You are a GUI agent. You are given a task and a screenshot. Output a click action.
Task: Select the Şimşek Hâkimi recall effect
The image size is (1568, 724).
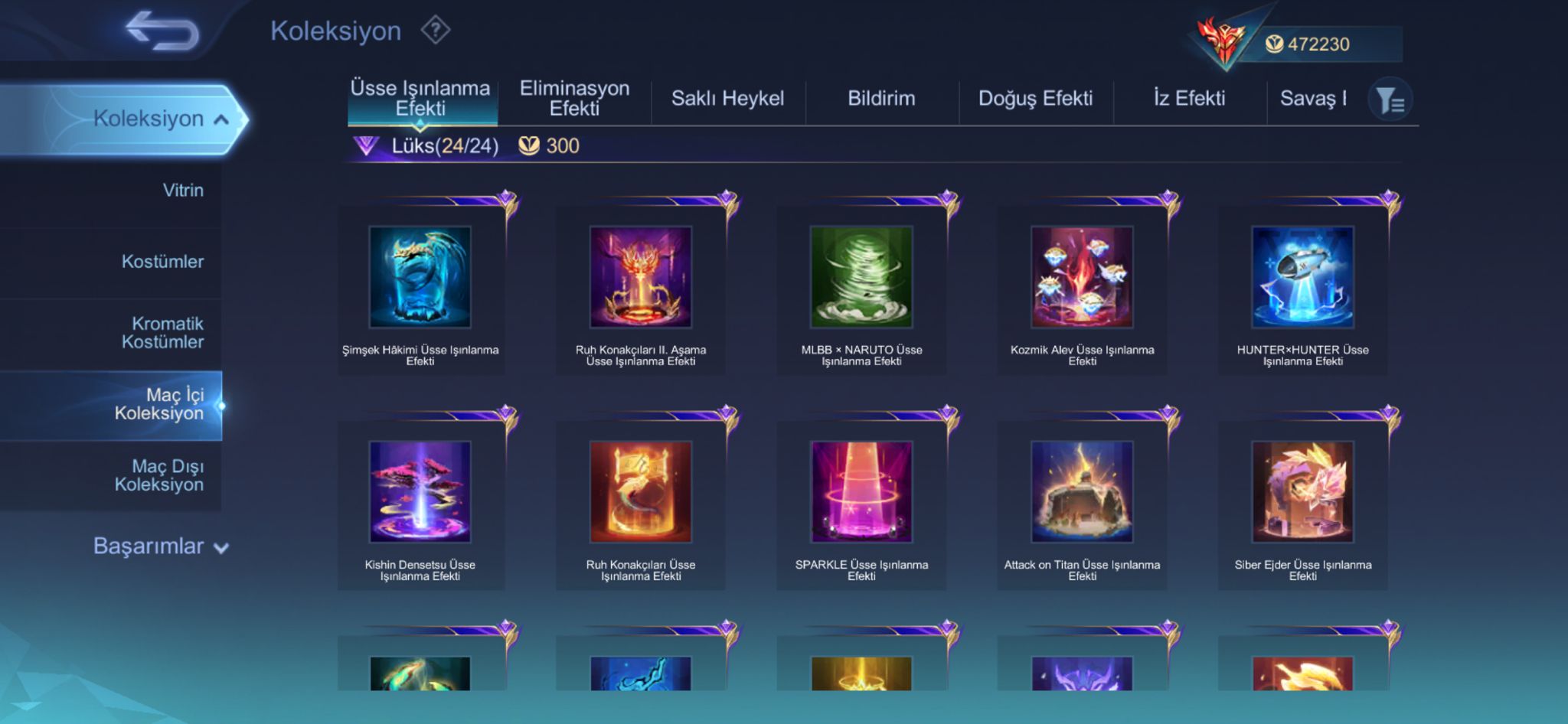(x=420, y=277)
